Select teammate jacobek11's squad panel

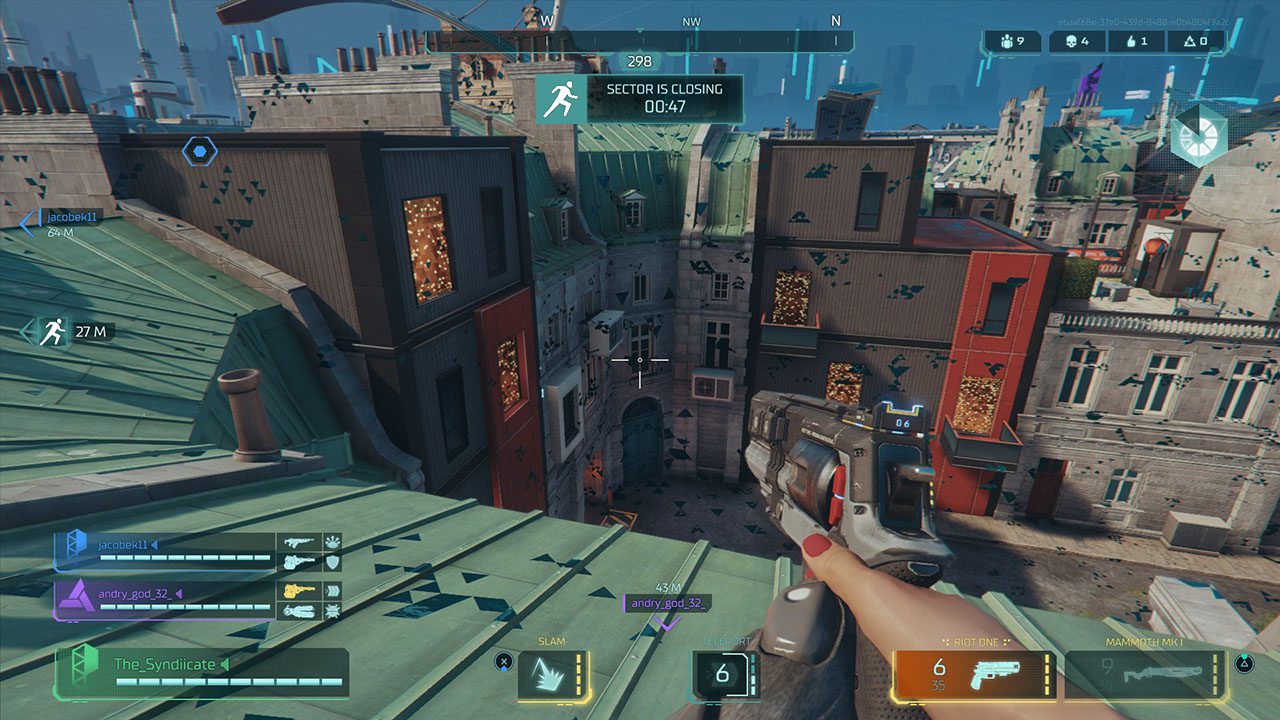coord(165,551)
